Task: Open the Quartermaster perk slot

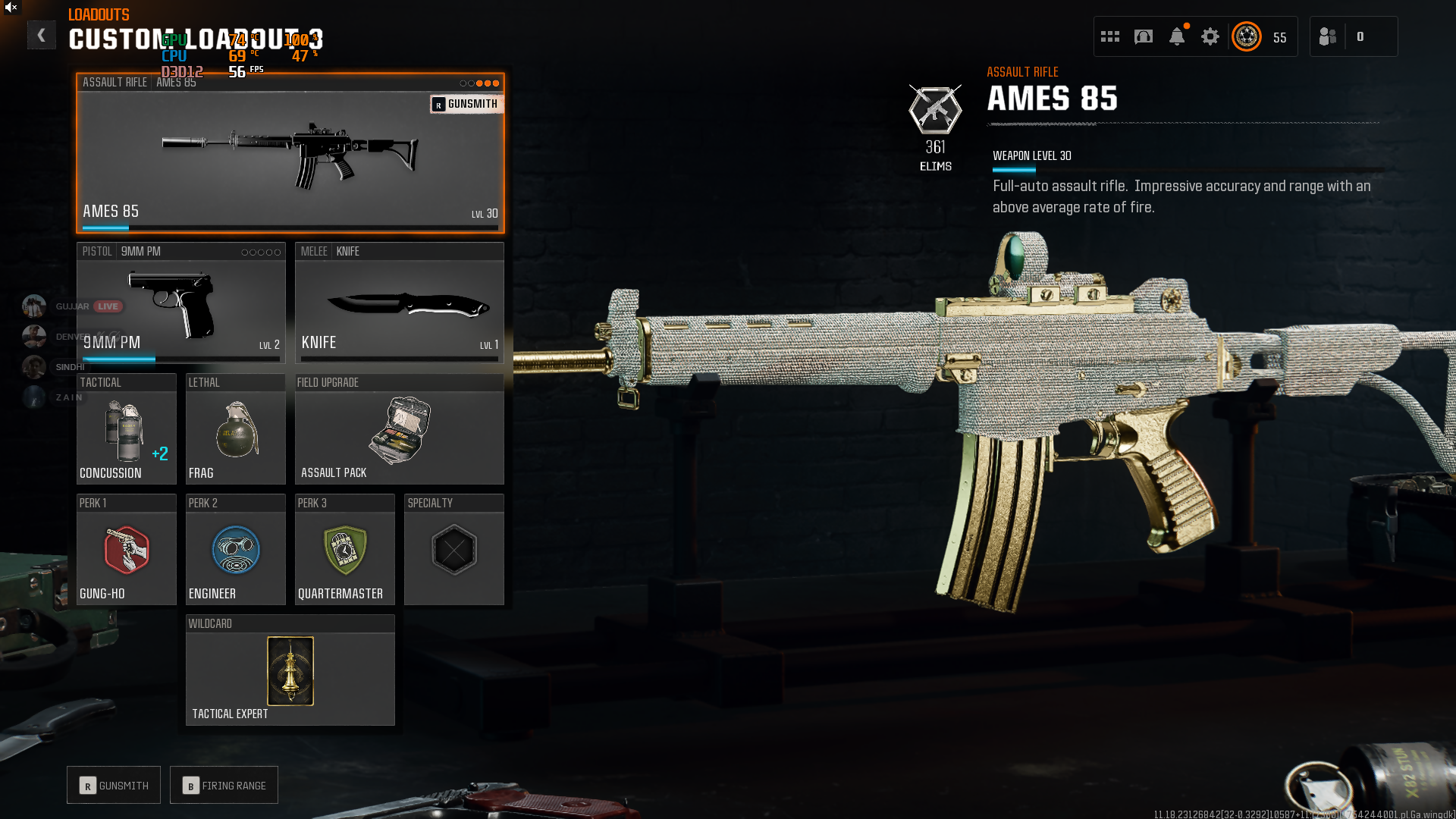Action: (x=344, y=550)
